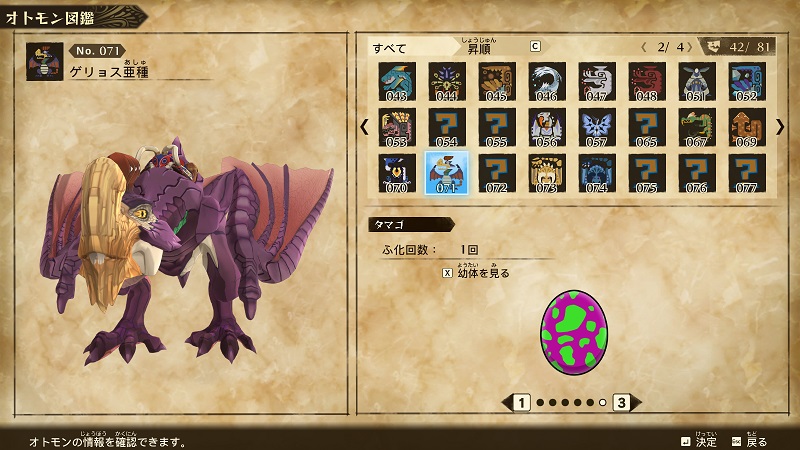Select the unknown monstie entry 077
The image size is (800, 450).
click(x=747, y=172)
